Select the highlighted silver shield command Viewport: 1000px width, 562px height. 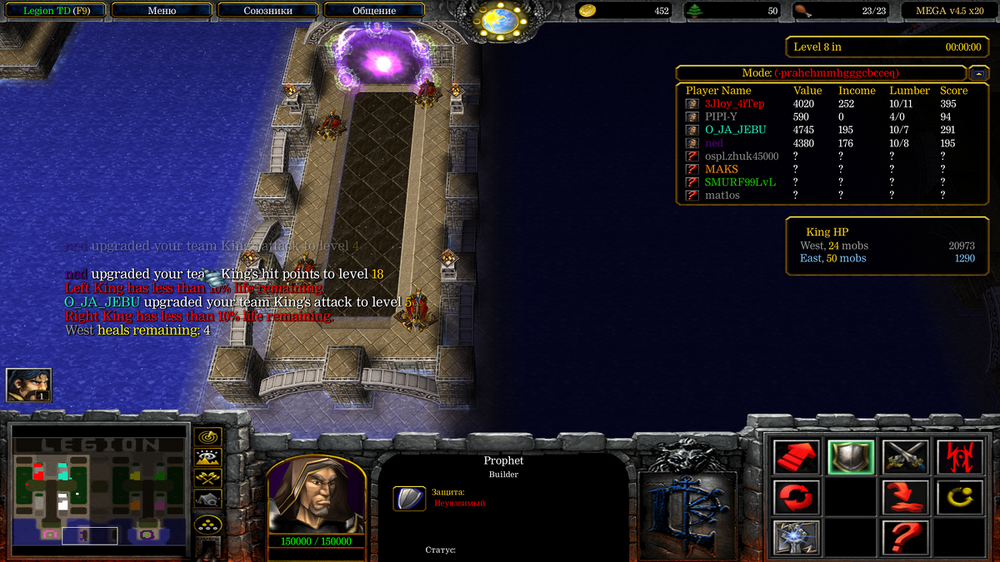pyautogui.click(x=850, y=457)
